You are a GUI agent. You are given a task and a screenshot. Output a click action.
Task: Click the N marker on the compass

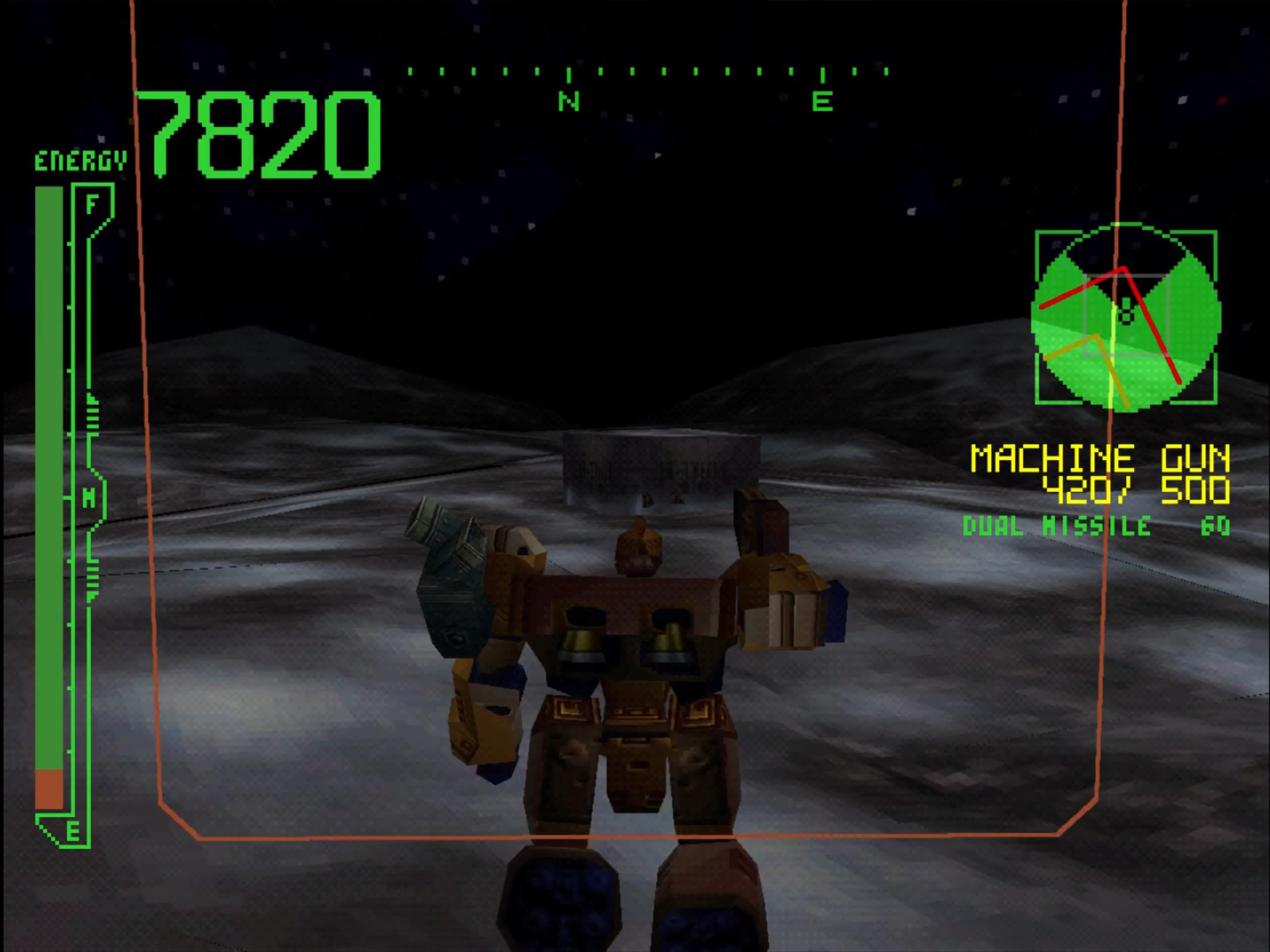point(568,101)
